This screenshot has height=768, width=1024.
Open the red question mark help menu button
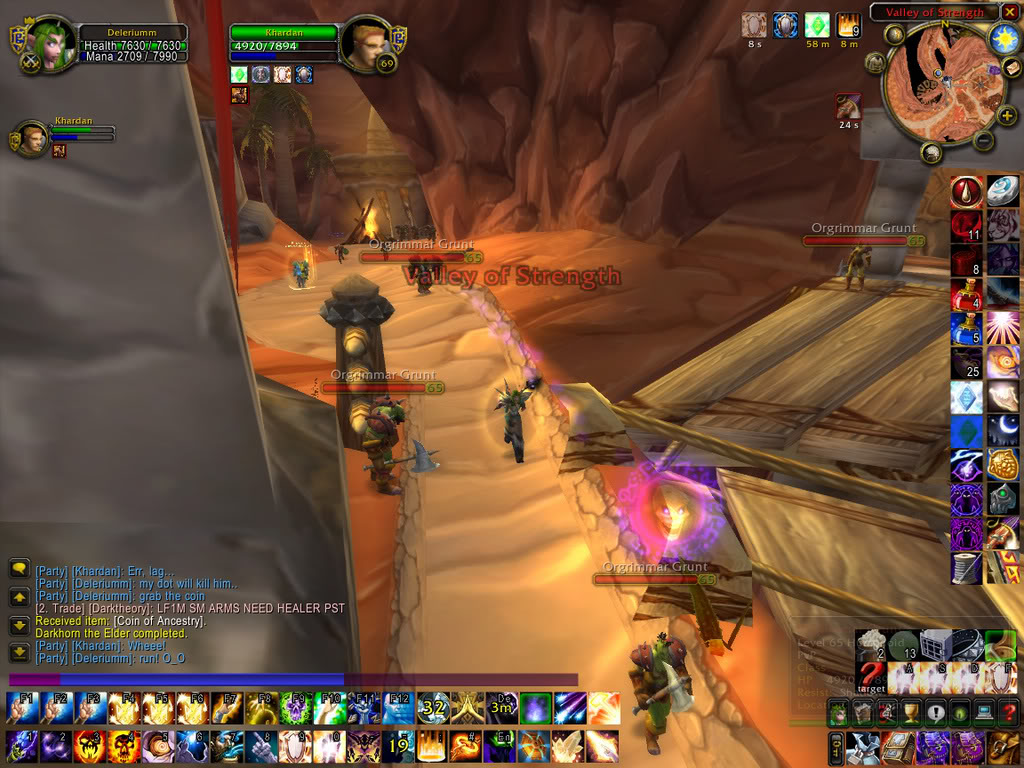tap(1008, 713)
